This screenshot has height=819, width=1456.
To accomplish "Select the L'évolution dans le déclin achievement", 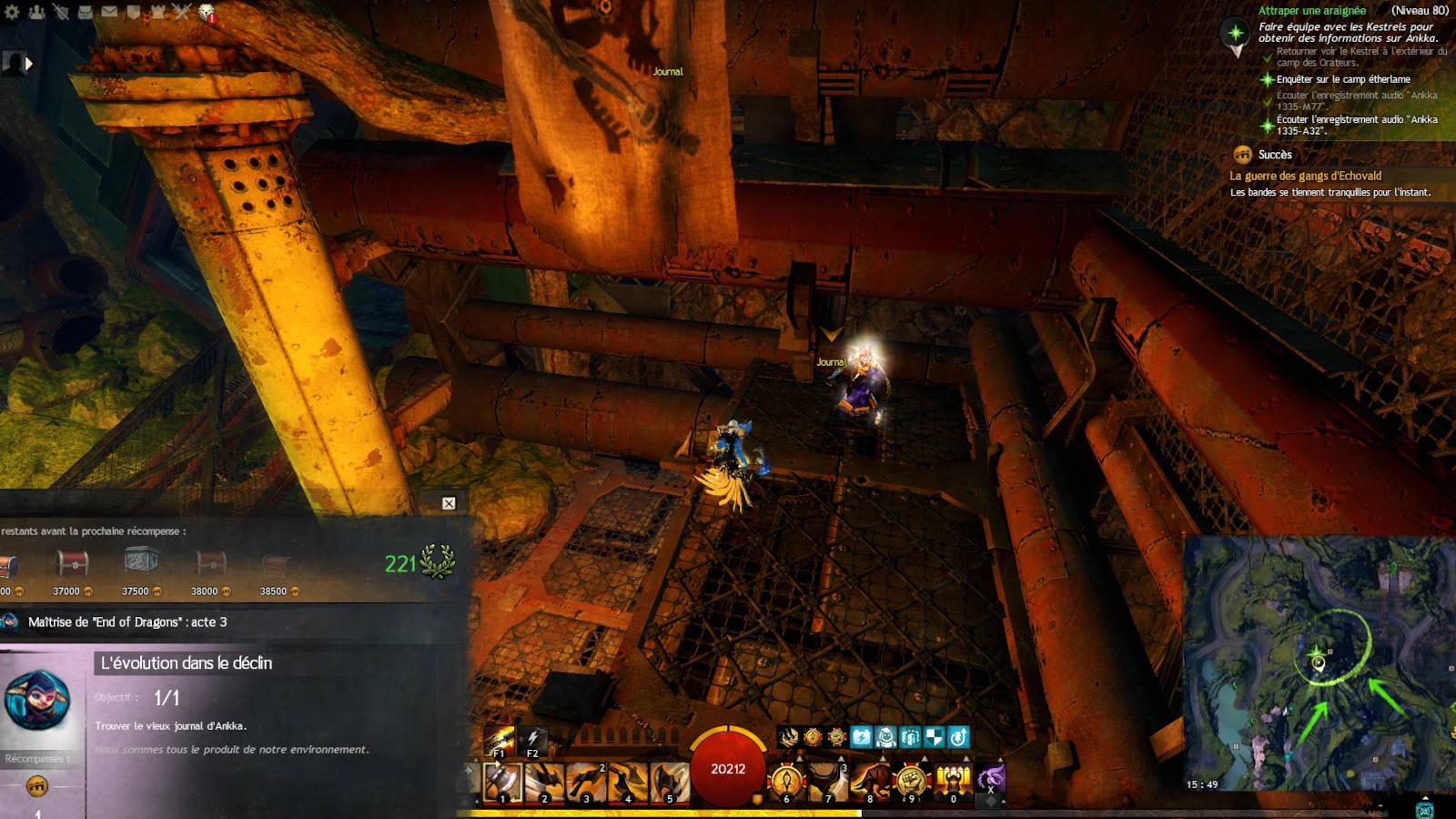I will (186, 663).
